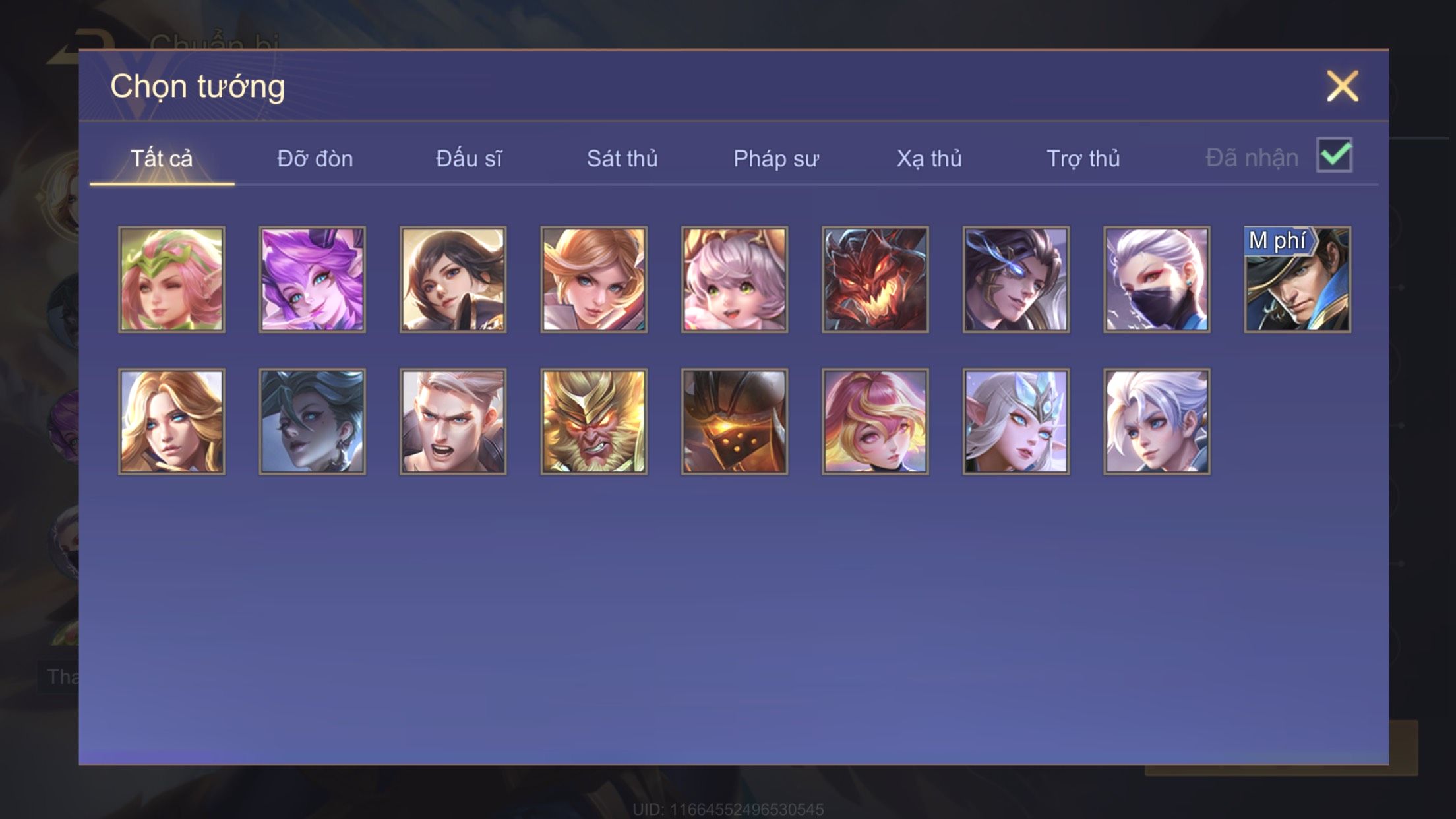Pick the elf hero with crystal tiara
1456x819 pixels.
click(x=1016, y=421)
